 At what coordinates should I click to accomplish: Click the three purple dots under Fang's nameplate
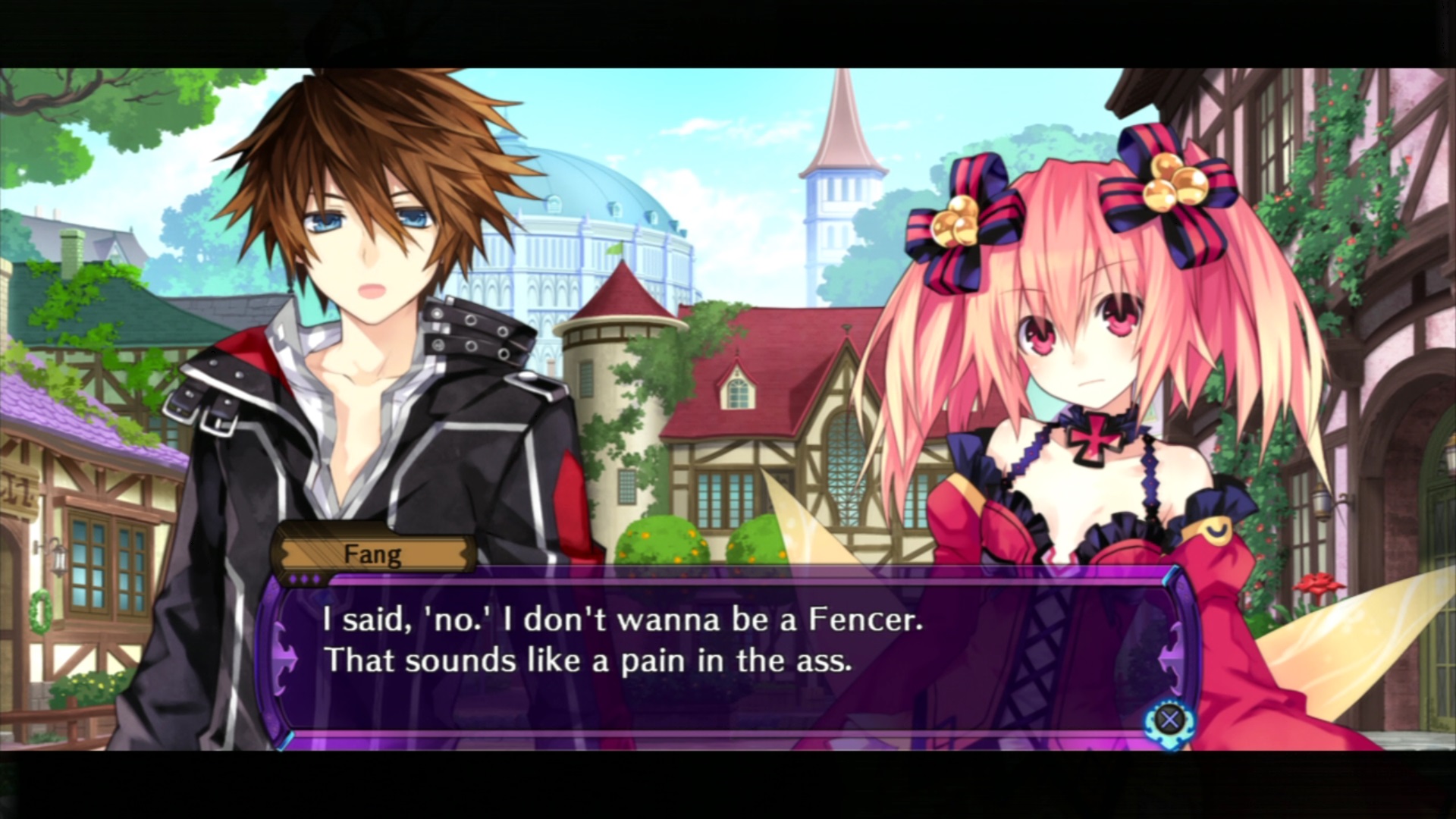point(304,578)
